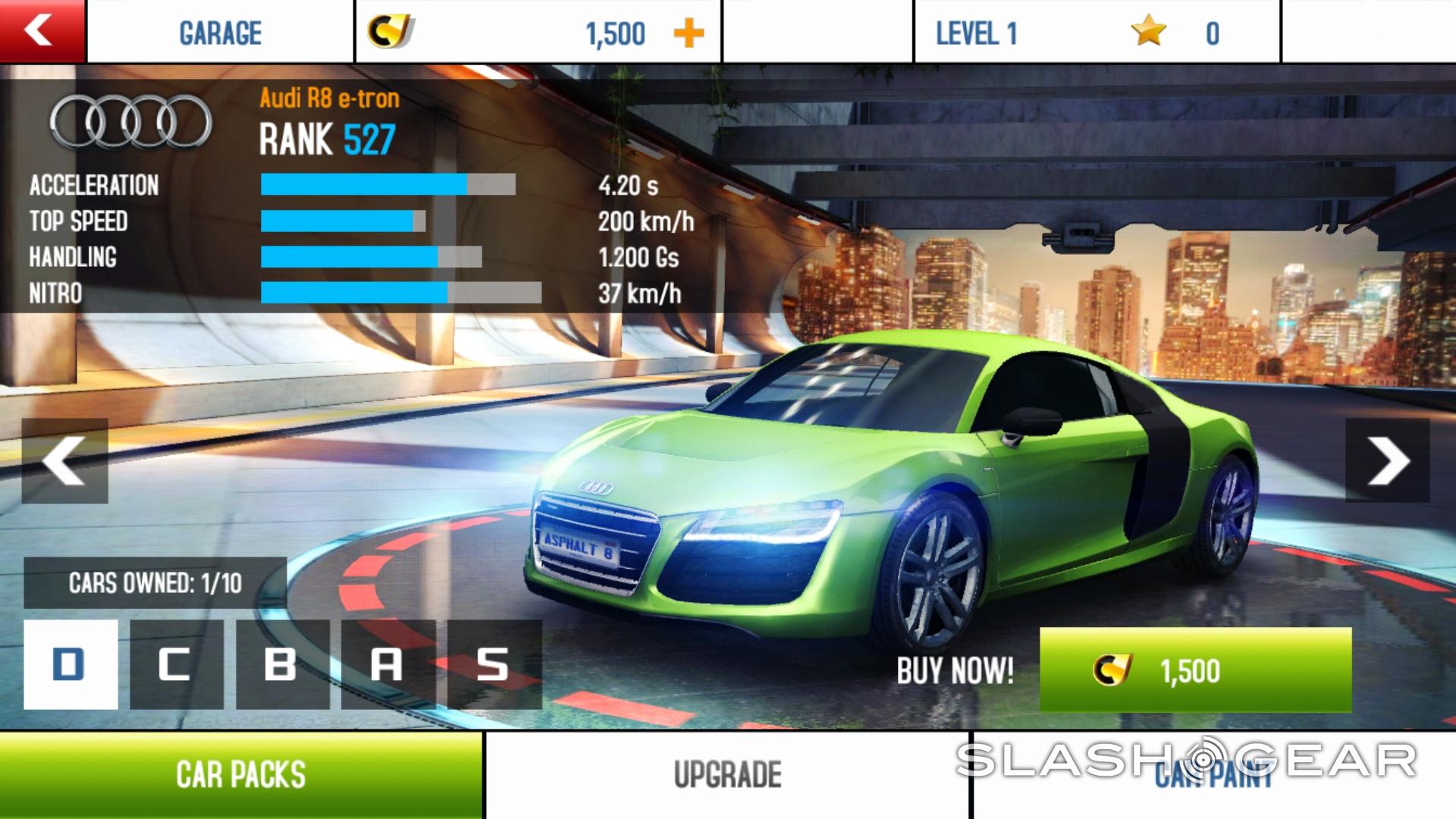
Task: Open the S class category
Action: [x=494, y=664]
